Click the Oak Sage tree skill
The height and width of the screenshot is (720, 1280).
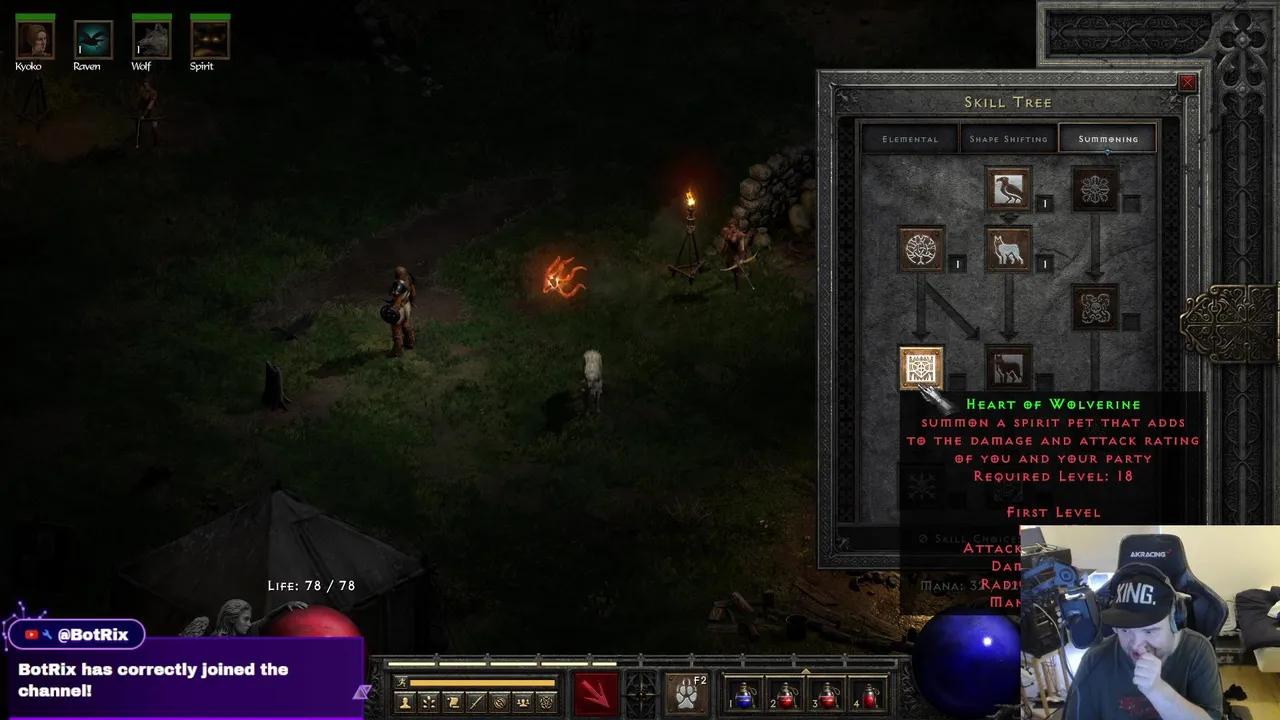tap(921, 250)
